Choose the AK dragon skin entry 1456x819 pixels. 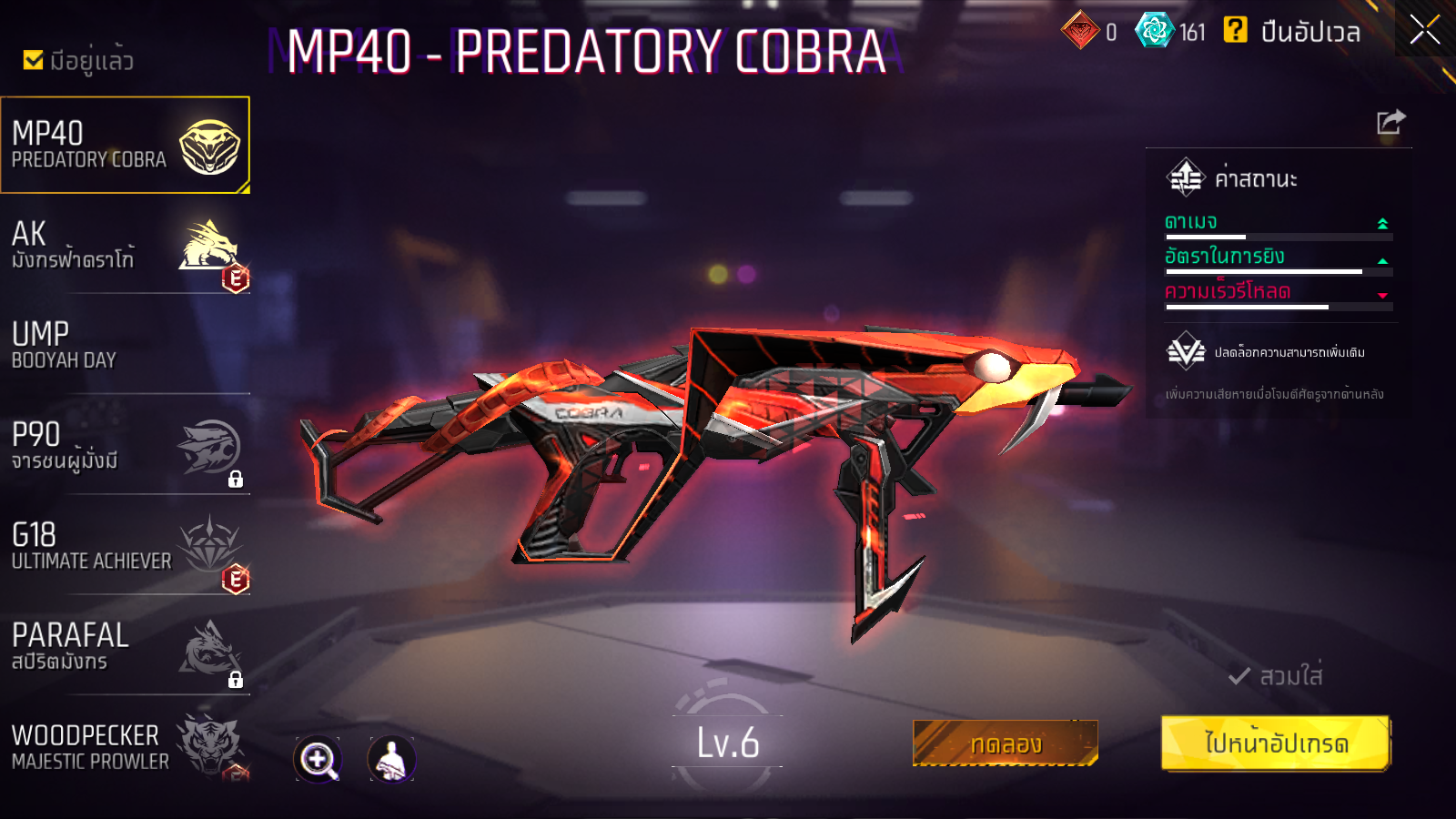[125, 246]
